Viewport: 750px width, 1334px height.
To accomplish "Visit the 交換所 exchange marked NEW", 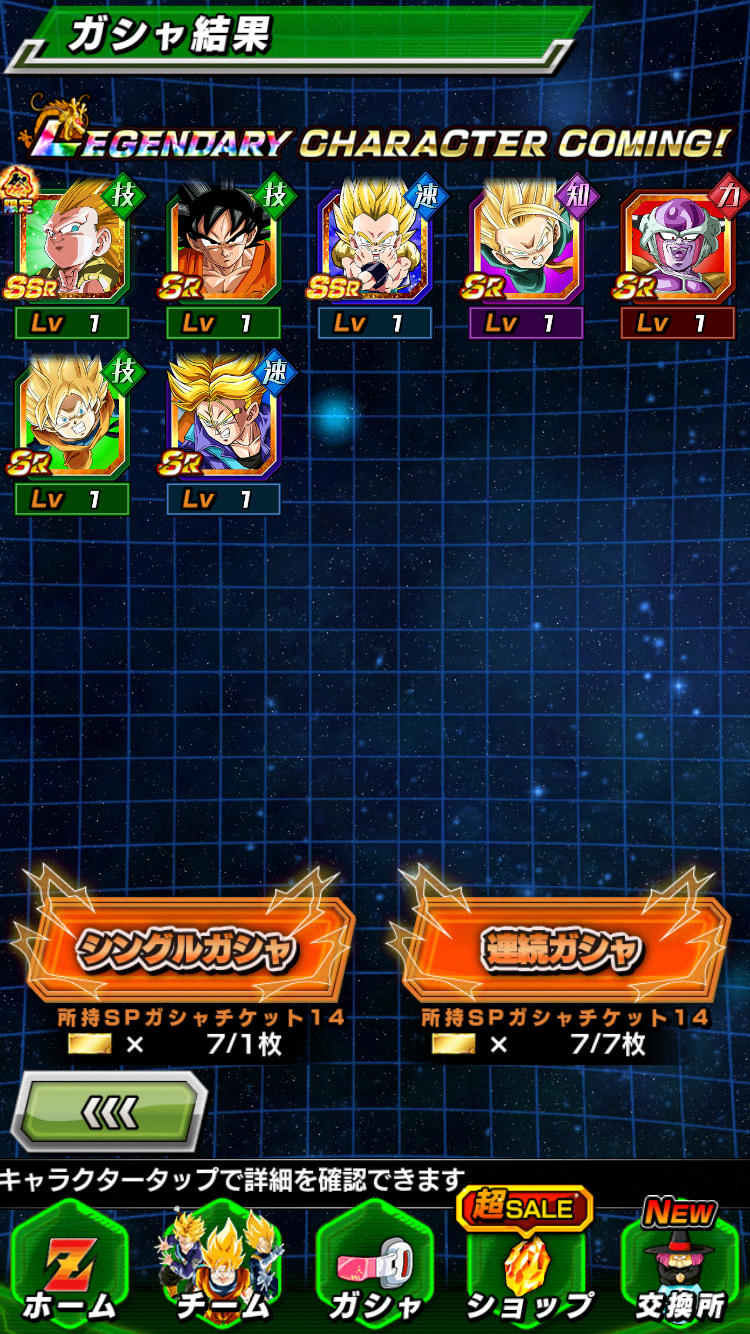I will (x=680, y=1270).
